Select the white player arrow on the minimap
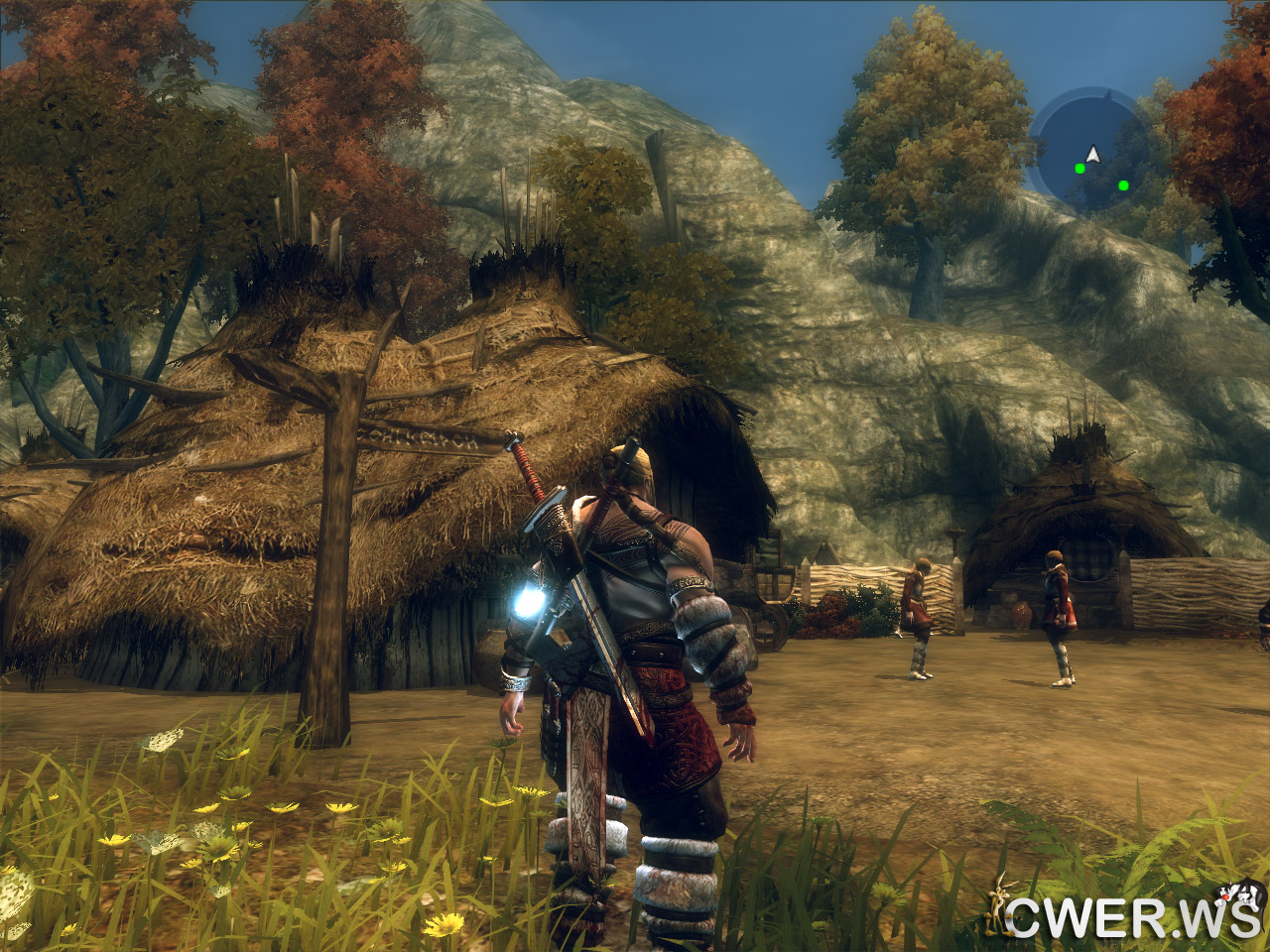 (1092, 154)
